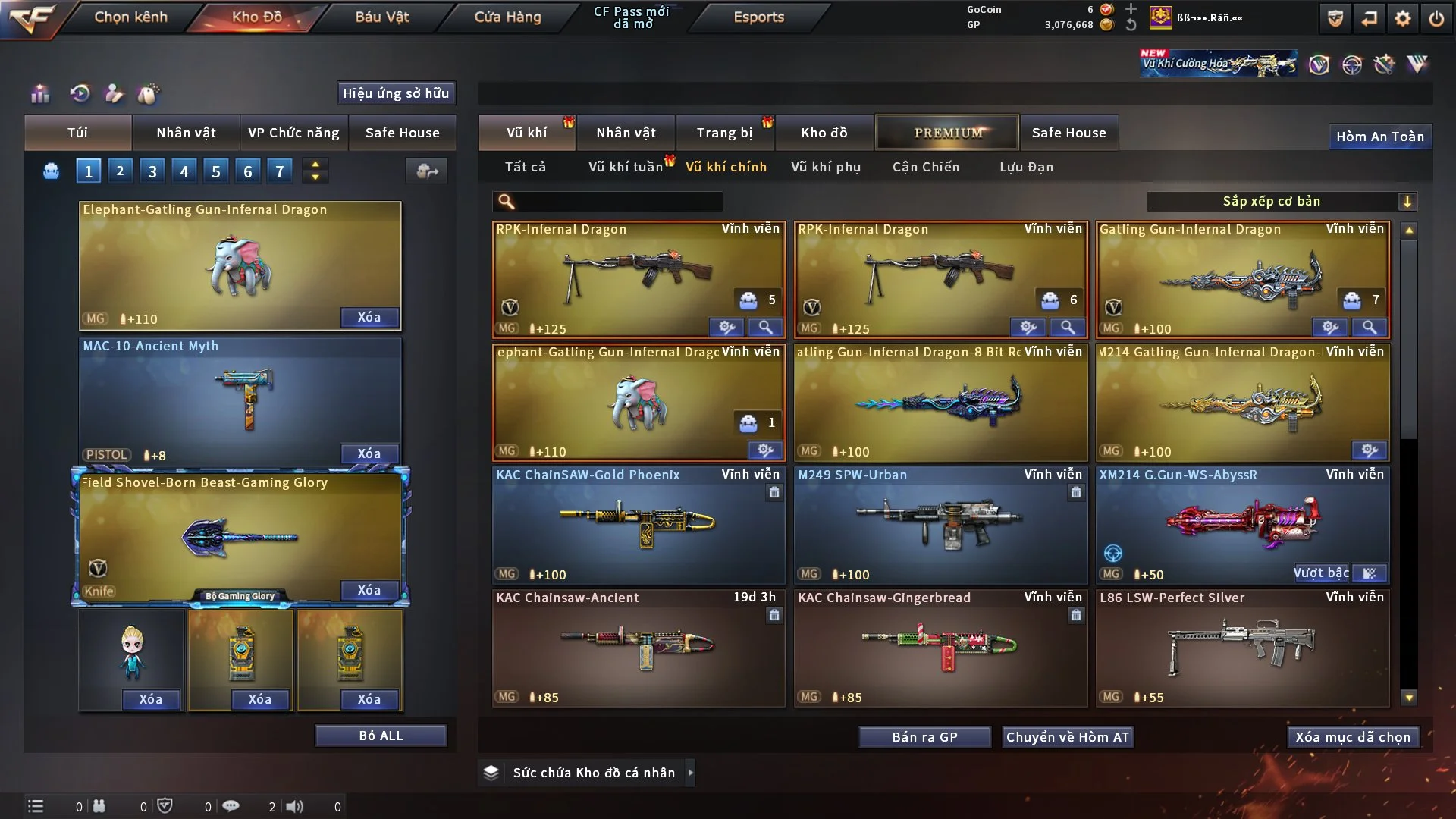Switch to the Nhân vật bag tab

point(186,133)
